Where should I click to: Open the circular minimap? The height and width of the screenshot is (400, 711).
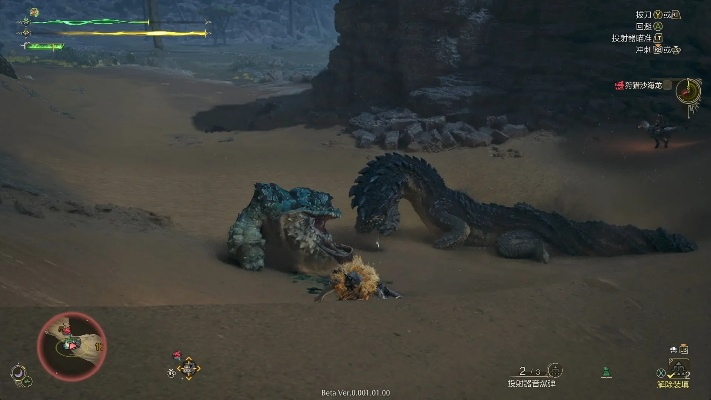point(71,345)
